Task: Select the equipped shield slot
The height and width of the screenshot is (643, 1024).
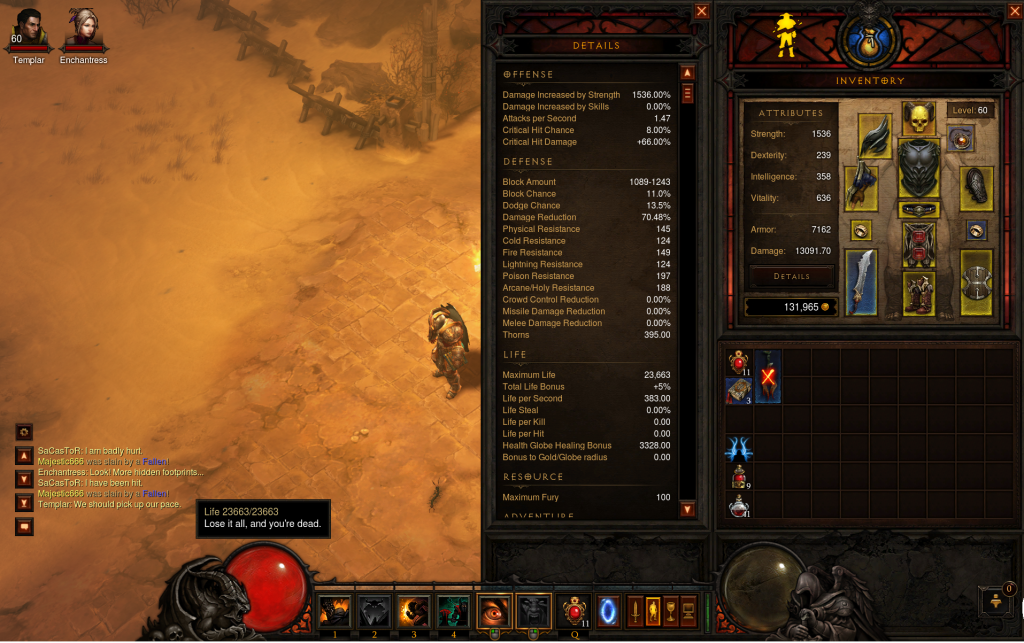Action: point(977,282)
